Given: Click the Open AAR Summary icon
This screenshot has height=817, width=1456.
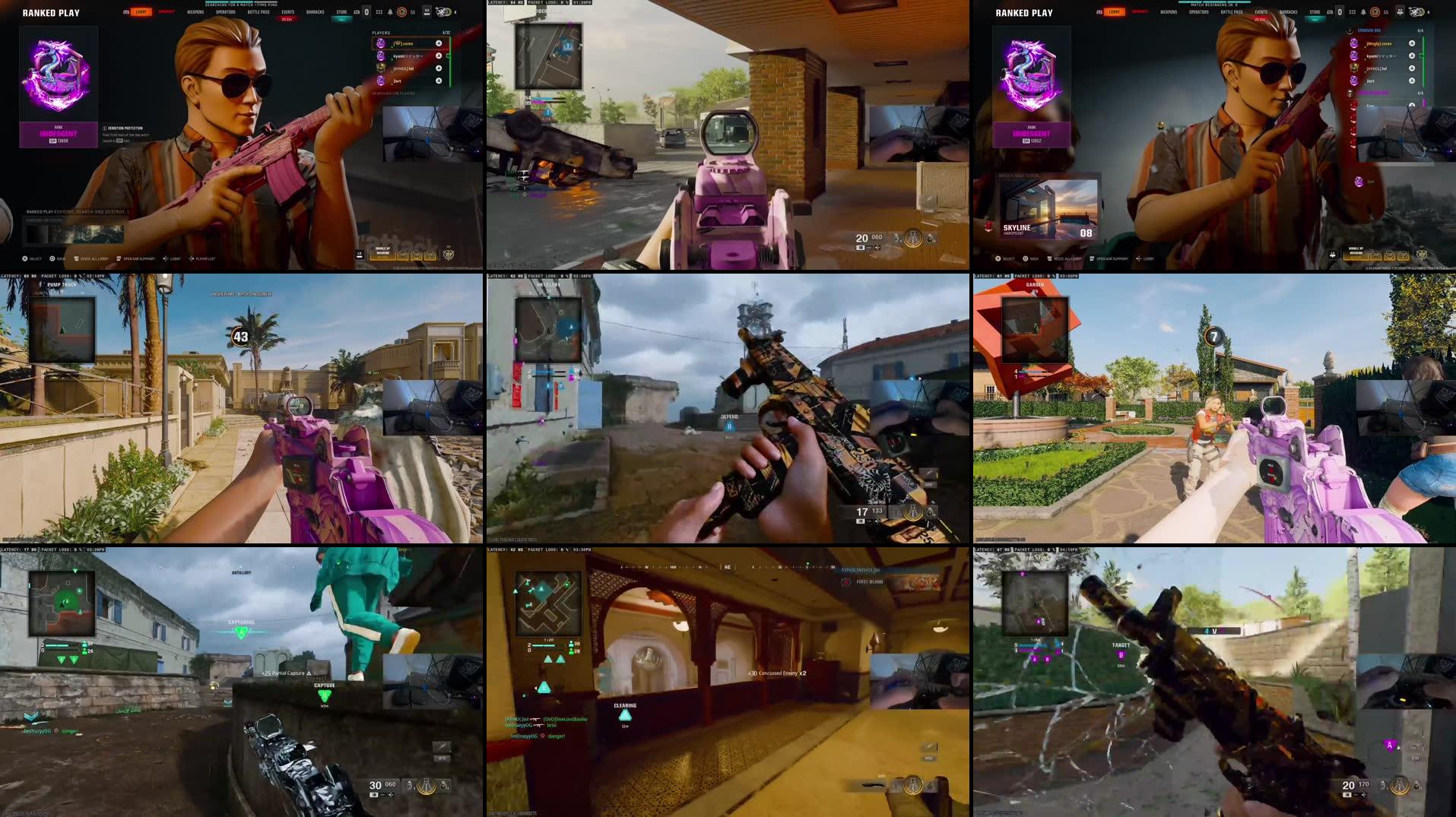Looking at the screenshot, I should pos(119,258).
